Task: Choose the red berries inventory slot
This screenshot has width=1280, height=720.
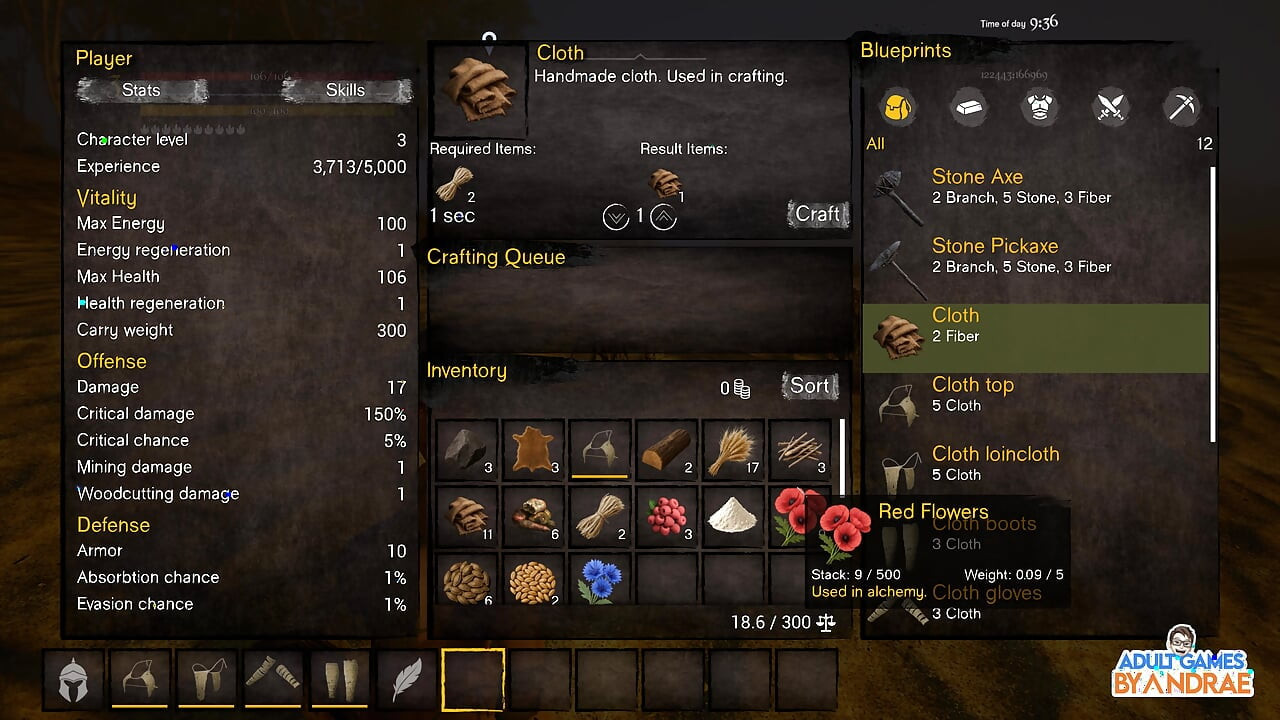Action: (667, 516)
